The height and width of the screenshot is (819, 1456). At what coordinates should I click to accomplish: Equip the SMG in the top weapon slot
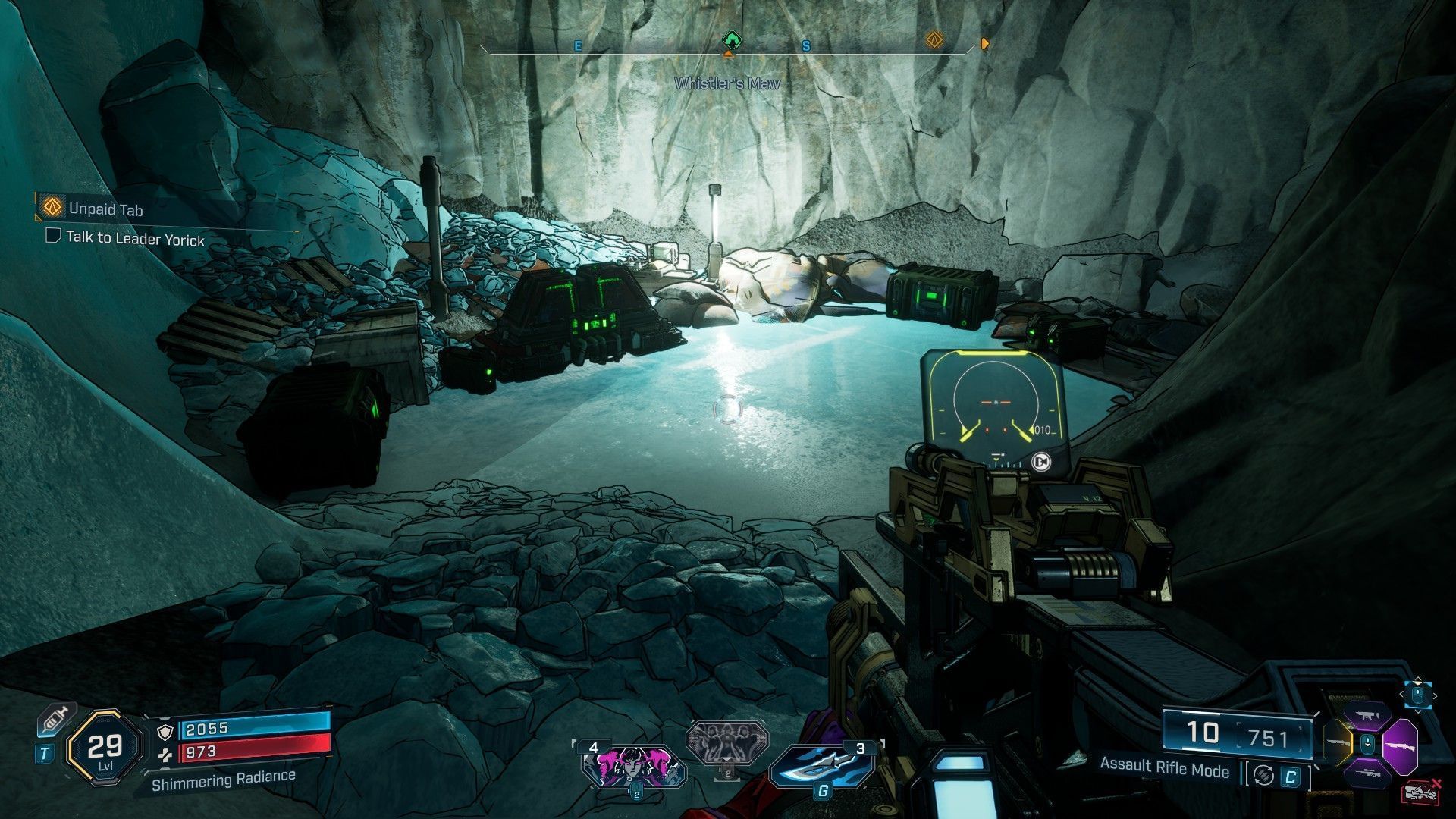(x=1367, y=715)
